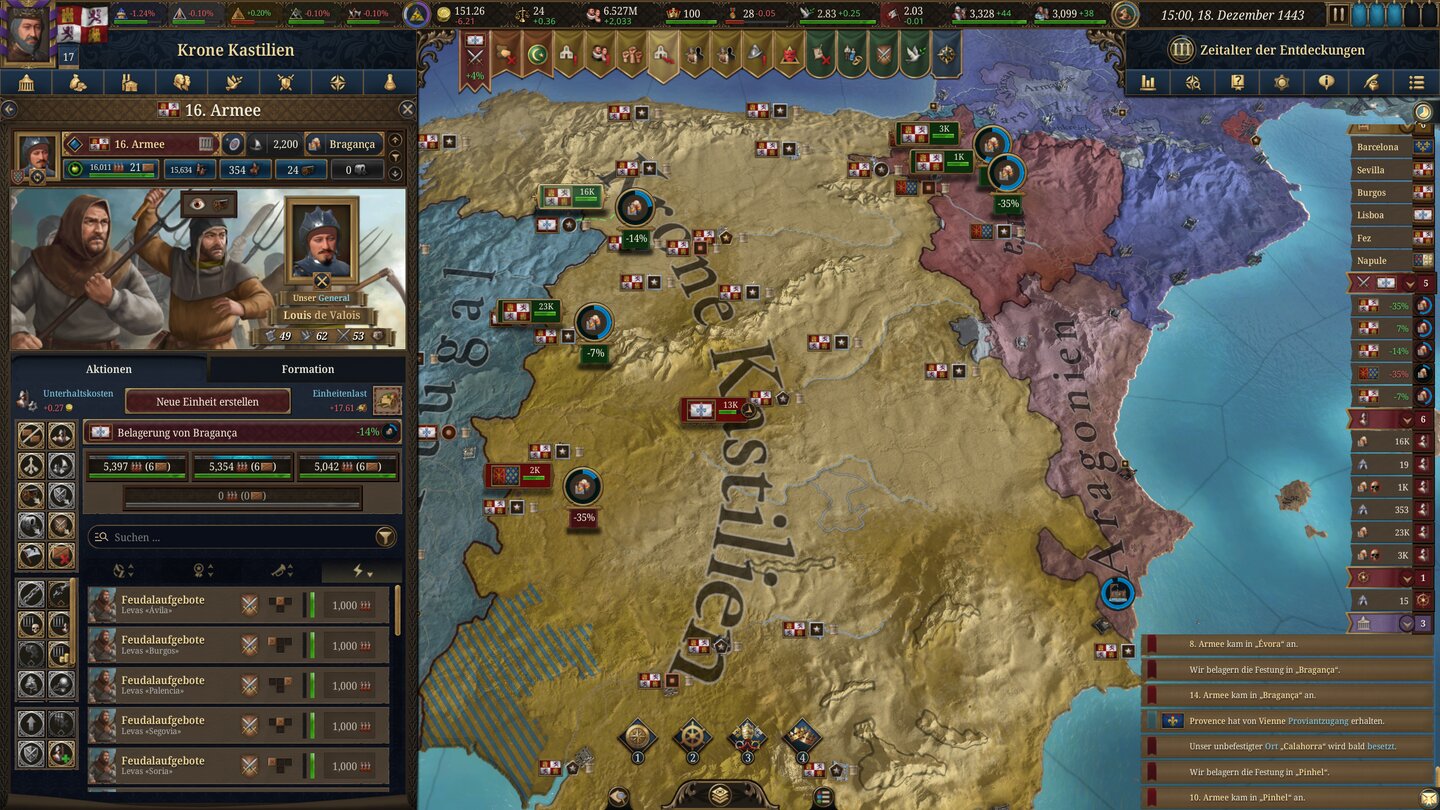Open the economy panel via money bags icon
The image size is (1440, 810).
click(x=78, y=82)
